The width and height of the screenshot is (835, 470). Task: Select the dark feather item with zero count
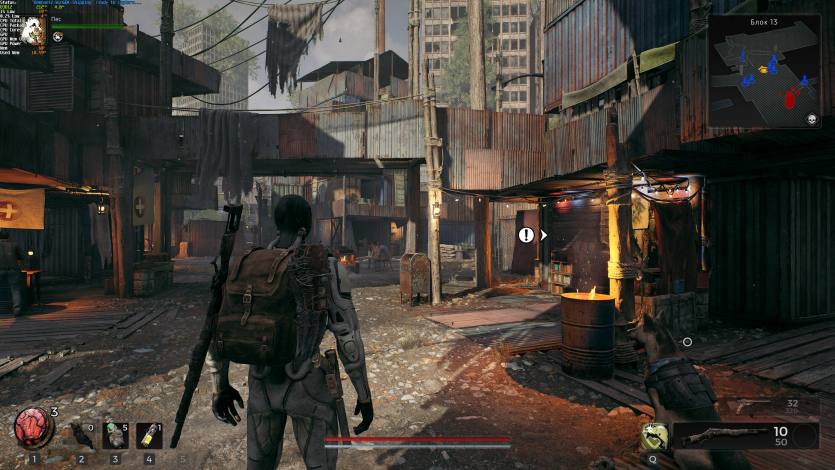(x=81, y=434)
